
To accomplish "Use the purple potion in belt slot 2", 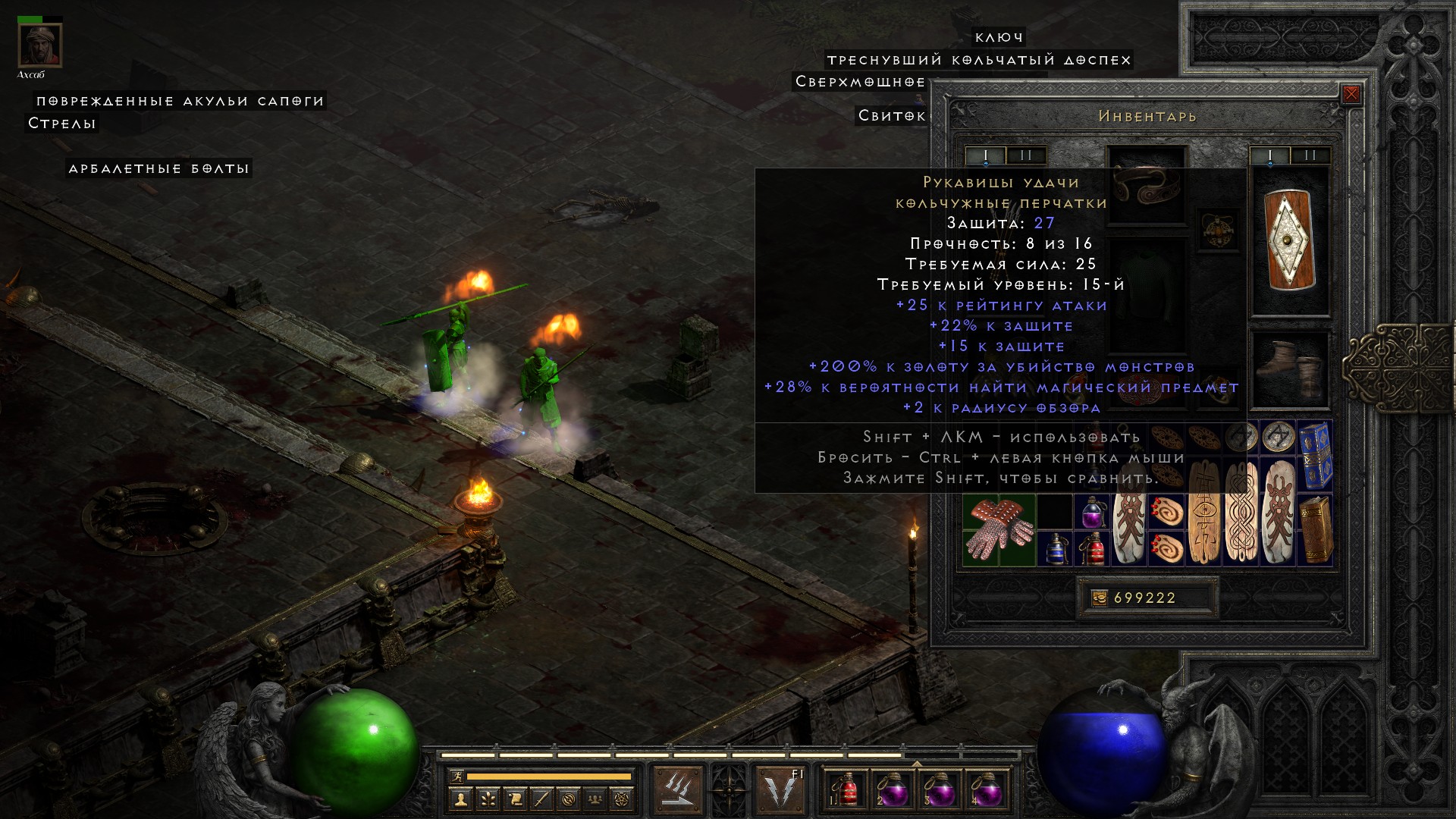I will tap(893, 791).
